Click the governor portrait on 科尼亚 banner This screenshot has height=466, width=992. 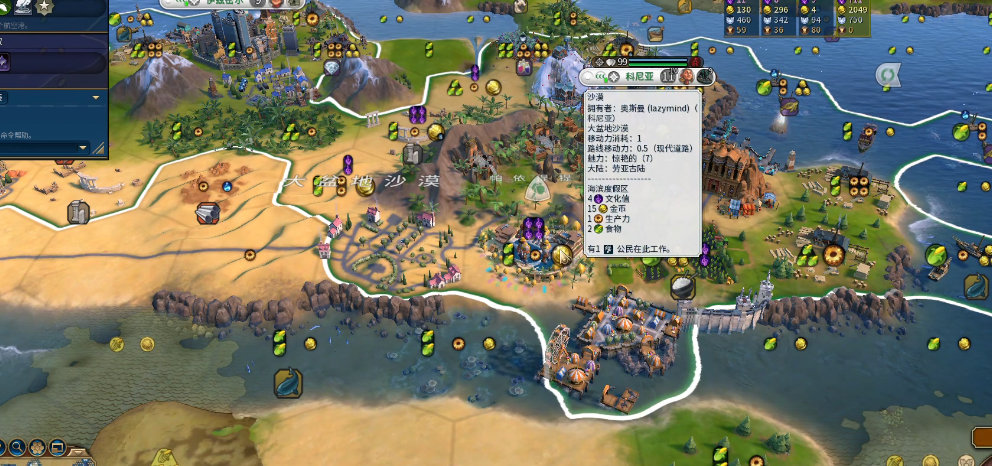point(688,76)
